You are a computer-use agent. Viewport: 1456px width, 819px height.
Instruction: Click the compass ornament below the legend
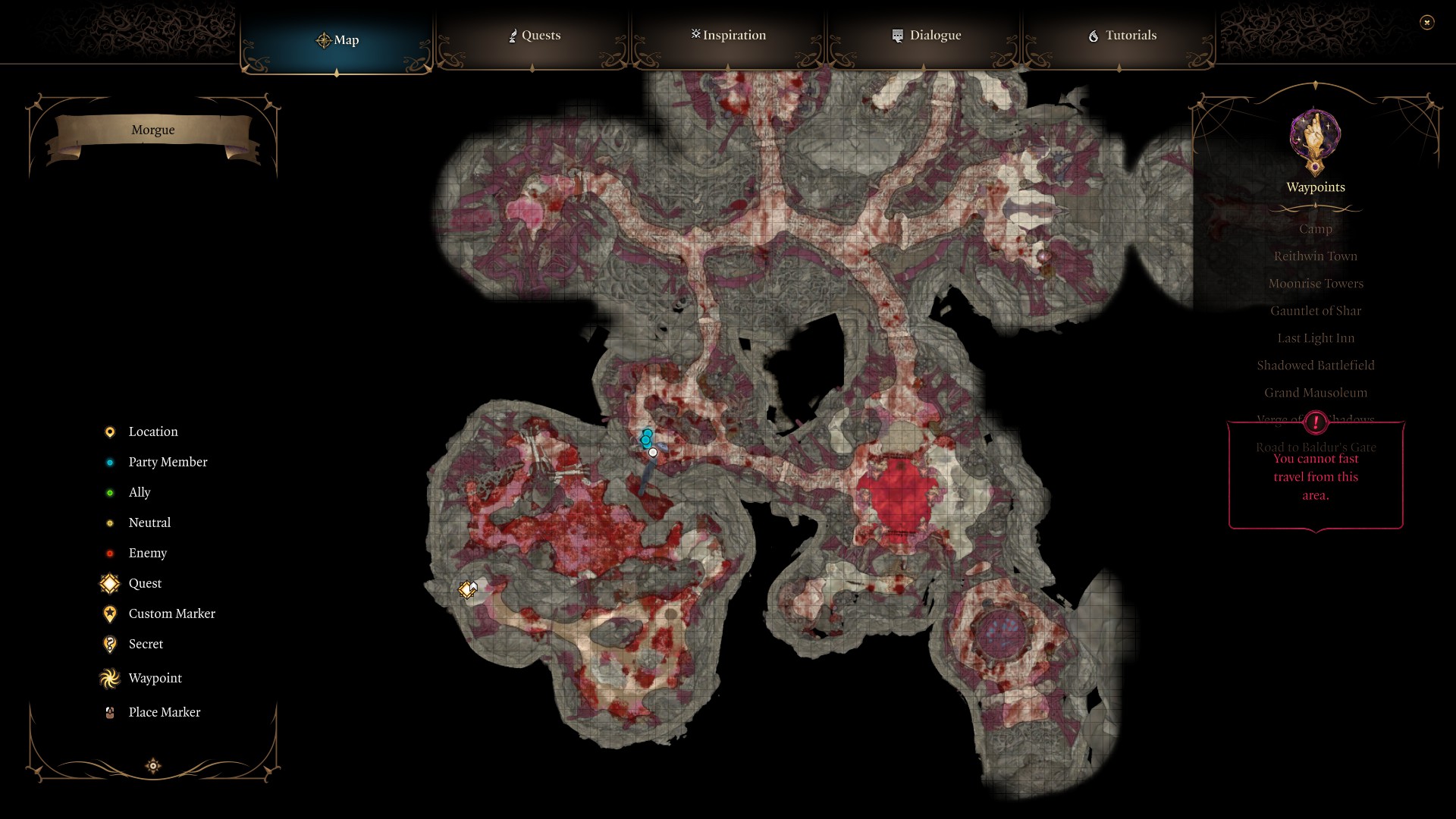pyautogui.click(x=152, y=766)
